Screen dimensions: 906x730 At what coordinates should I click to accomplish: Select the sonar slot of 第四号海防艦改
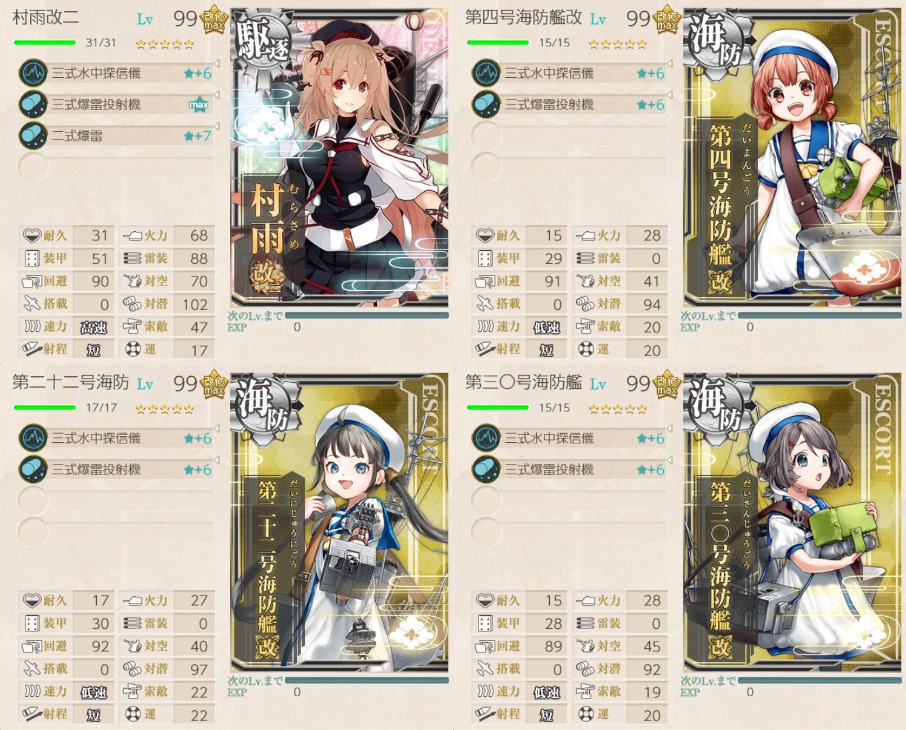tap(568, 73)
